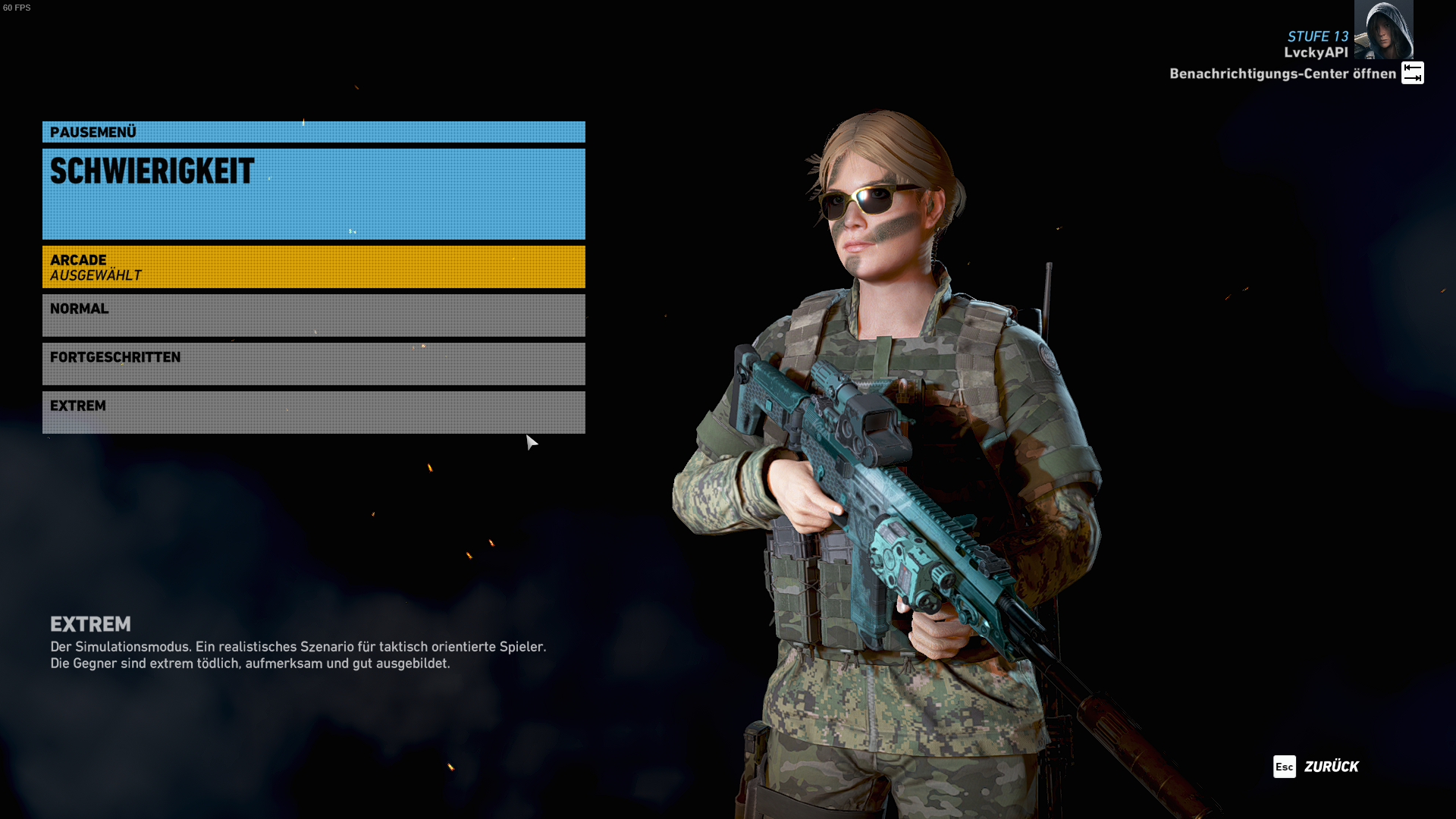Go back with the Zurück button
The height and width of the screenshot is (819, 1456).
[x=1316, y=767]
